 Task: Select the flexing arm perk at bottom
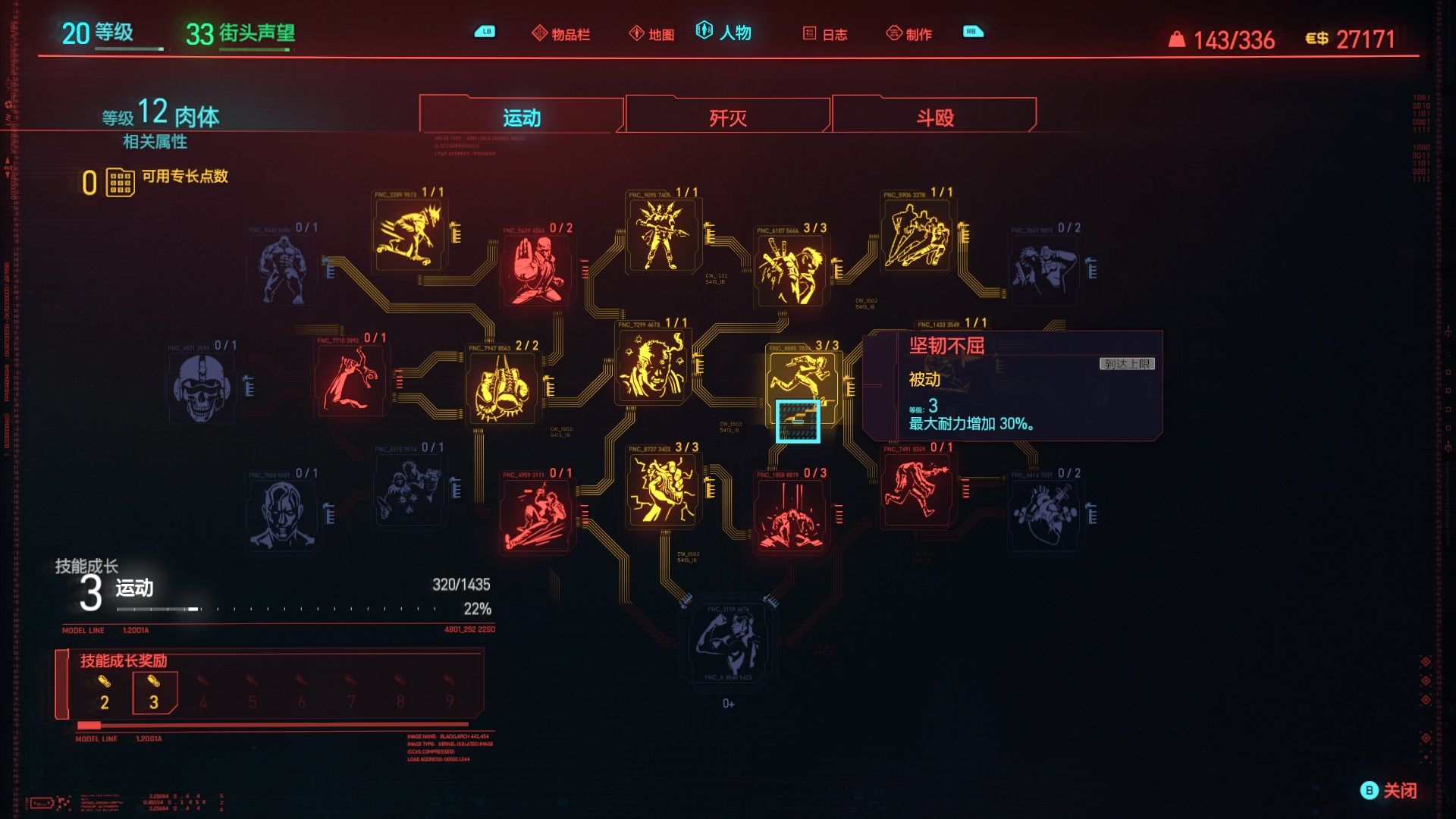pyautogui.click(x=728, y=639)
